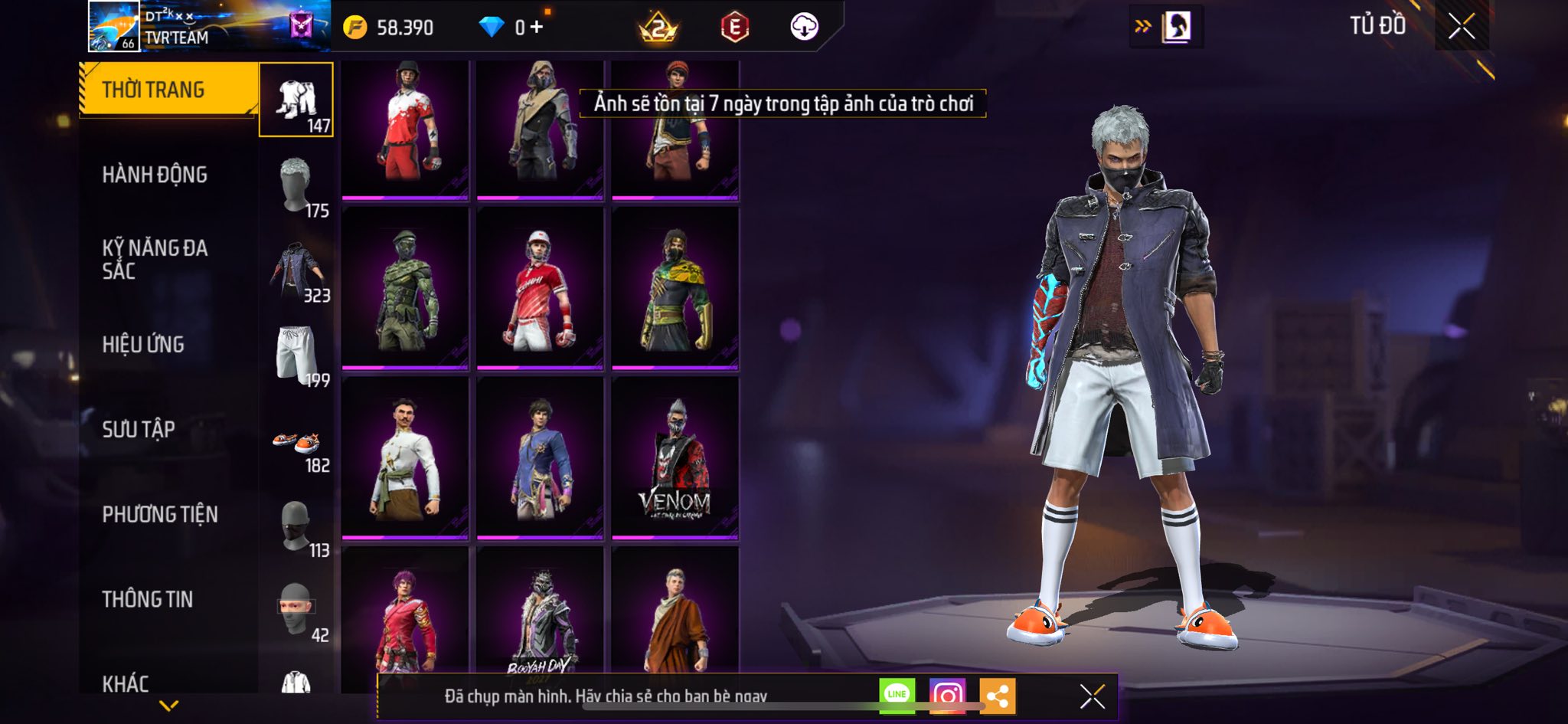The image size is (1568, 724).
Task: Choose the PHƯƠNG TIỆN category
Action: [x=160, y=514]
